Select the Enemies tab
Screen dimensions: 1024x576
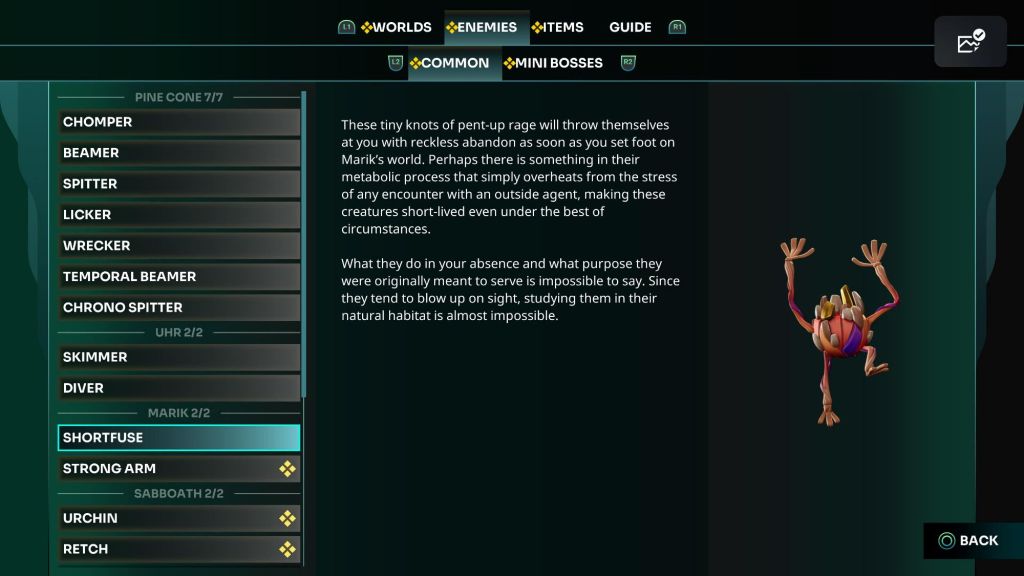pos(481,27)
